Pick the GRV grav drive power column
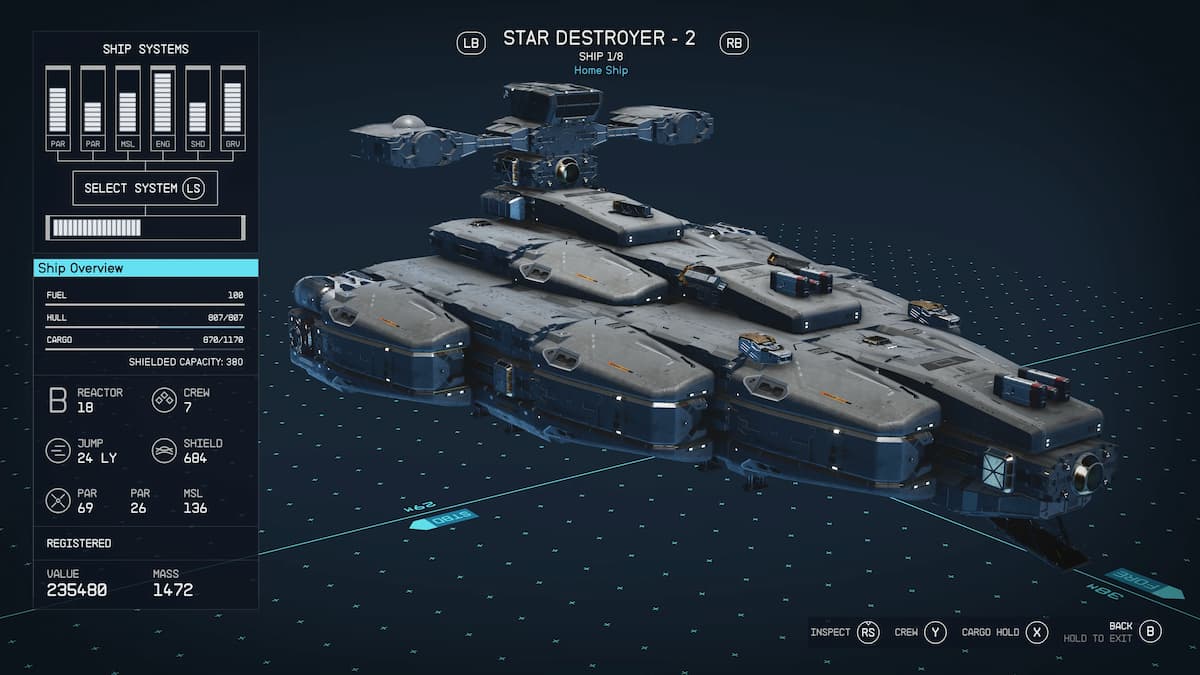 (x=232, y=109)
